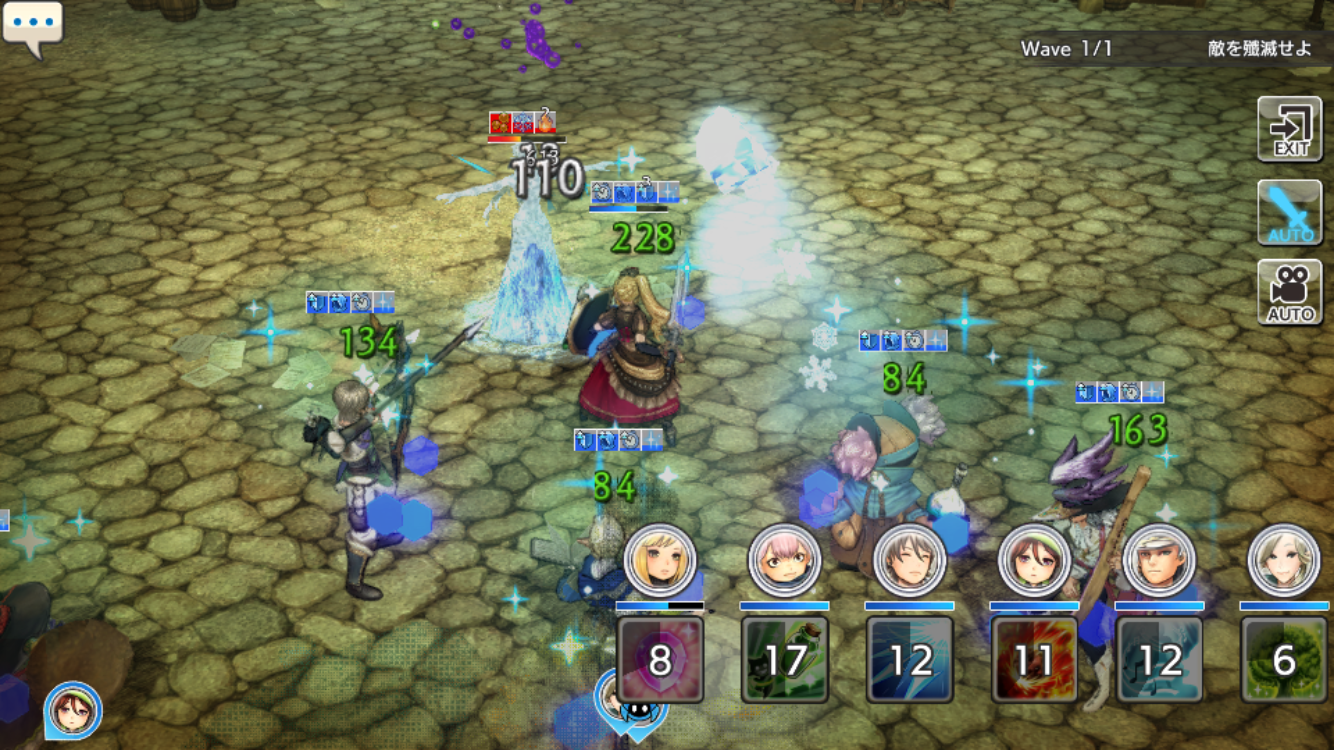Viewport: 1334px width, 750px height.
Task: Activate the teal music note skill
Action: click(x=1160, y=659)
